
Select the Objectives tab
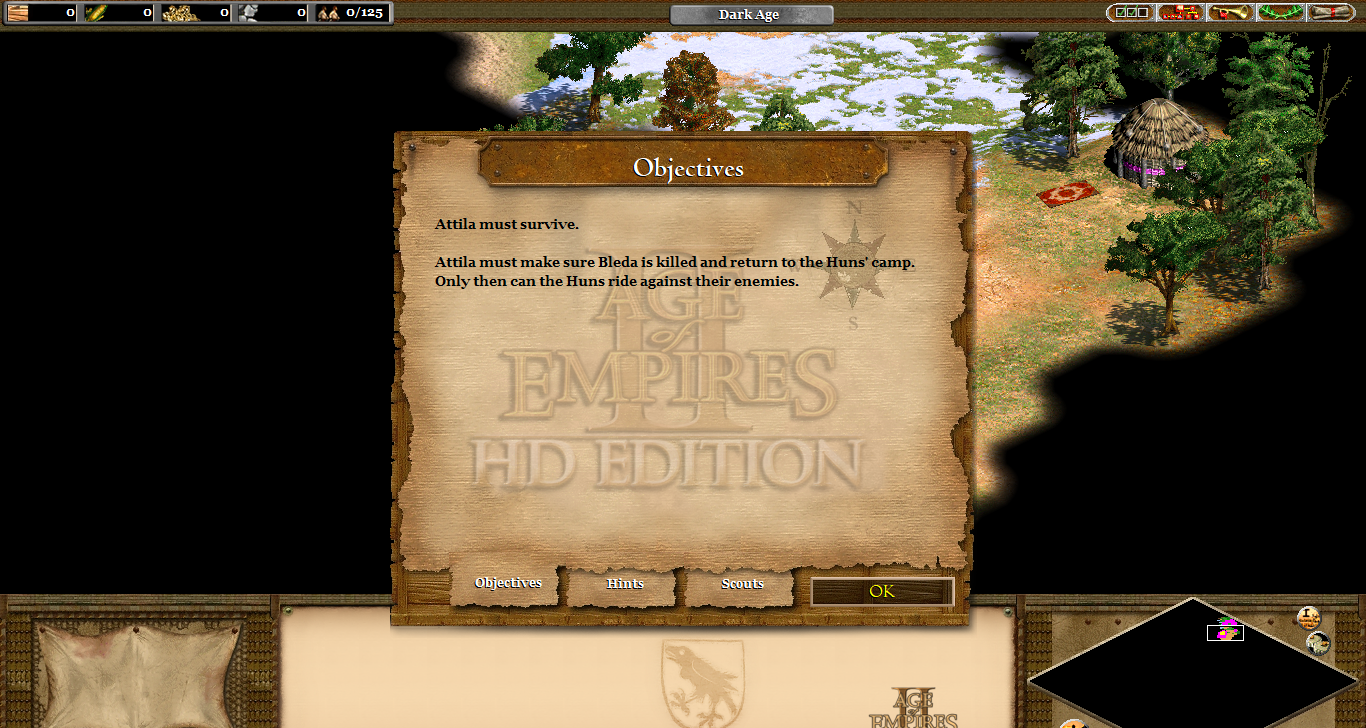click(508, 583)
